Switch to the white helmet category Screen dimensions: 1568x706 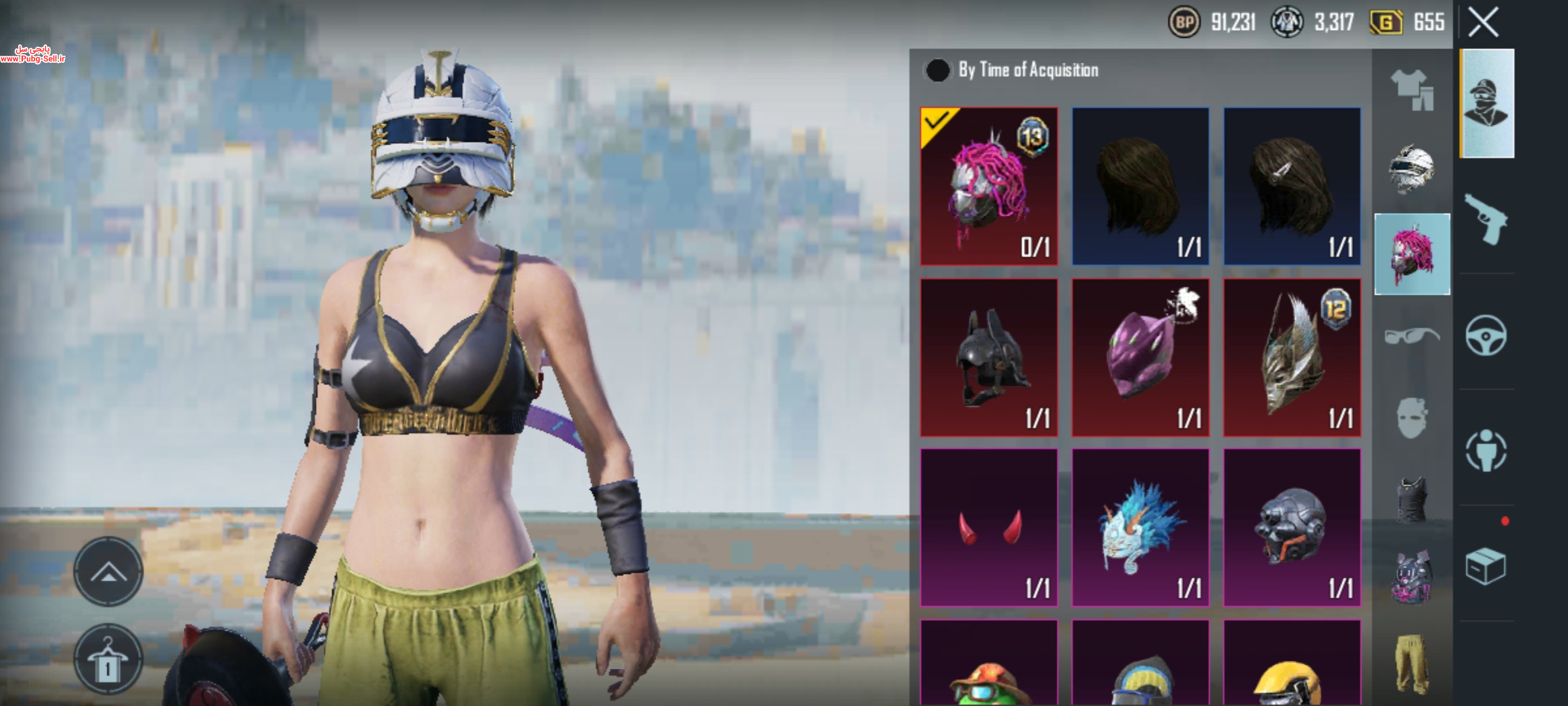pyautogui.click(x=1412, y=169)
